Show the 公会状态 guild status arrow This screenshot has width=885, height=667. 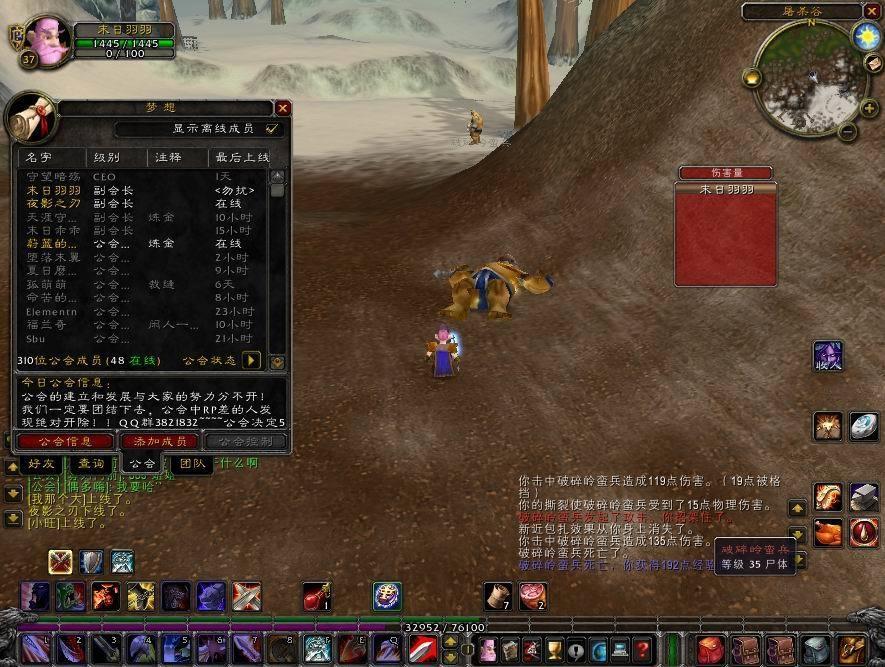tap(251, 360)
